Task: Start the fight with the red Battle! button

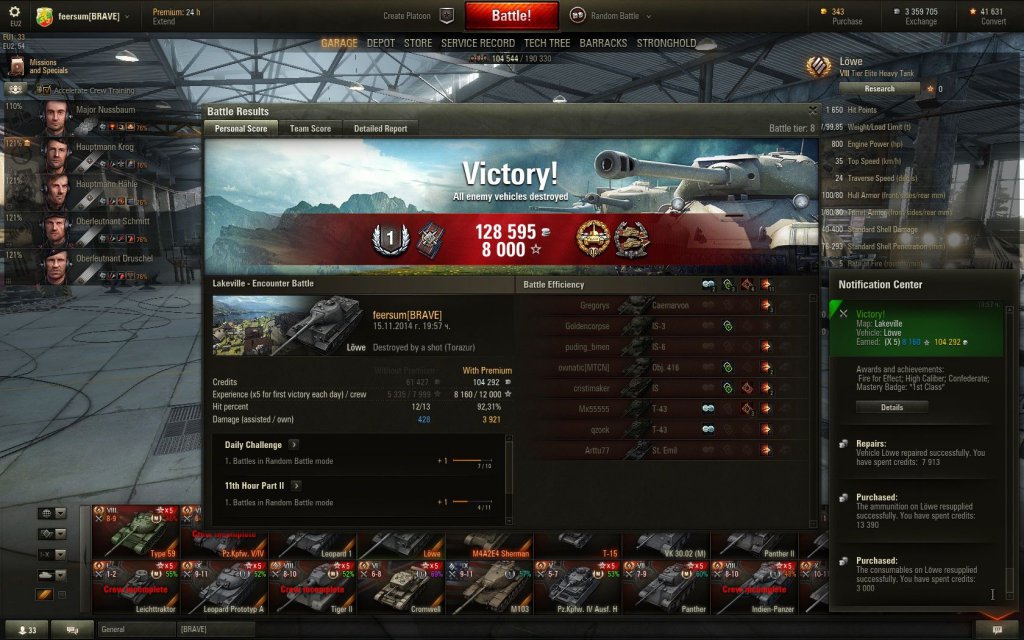Action: pyautogui.click(x=510, y=16)
